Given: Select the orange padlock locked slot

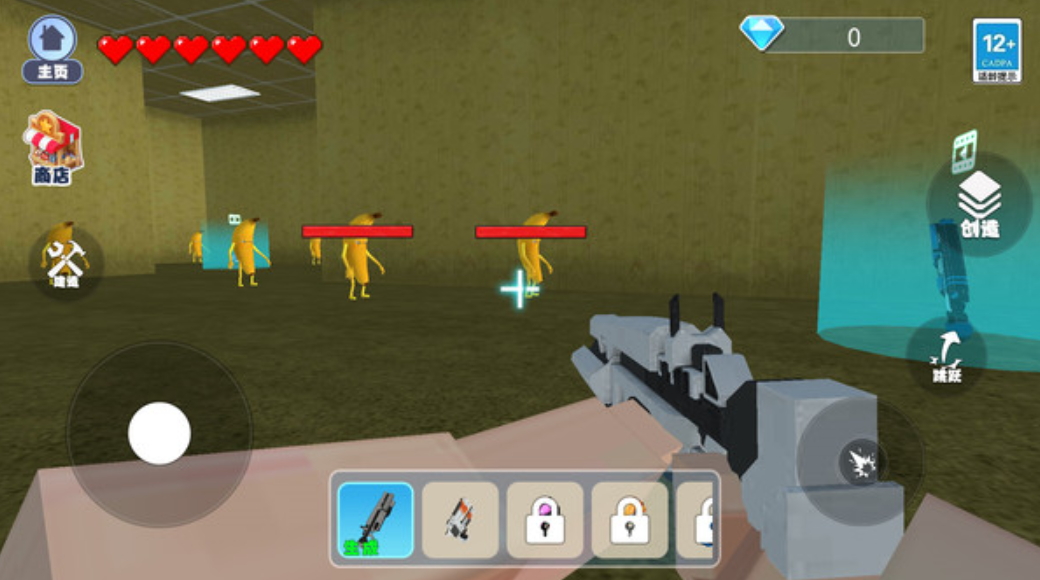Looking at the screenshot, I should 629,519.
